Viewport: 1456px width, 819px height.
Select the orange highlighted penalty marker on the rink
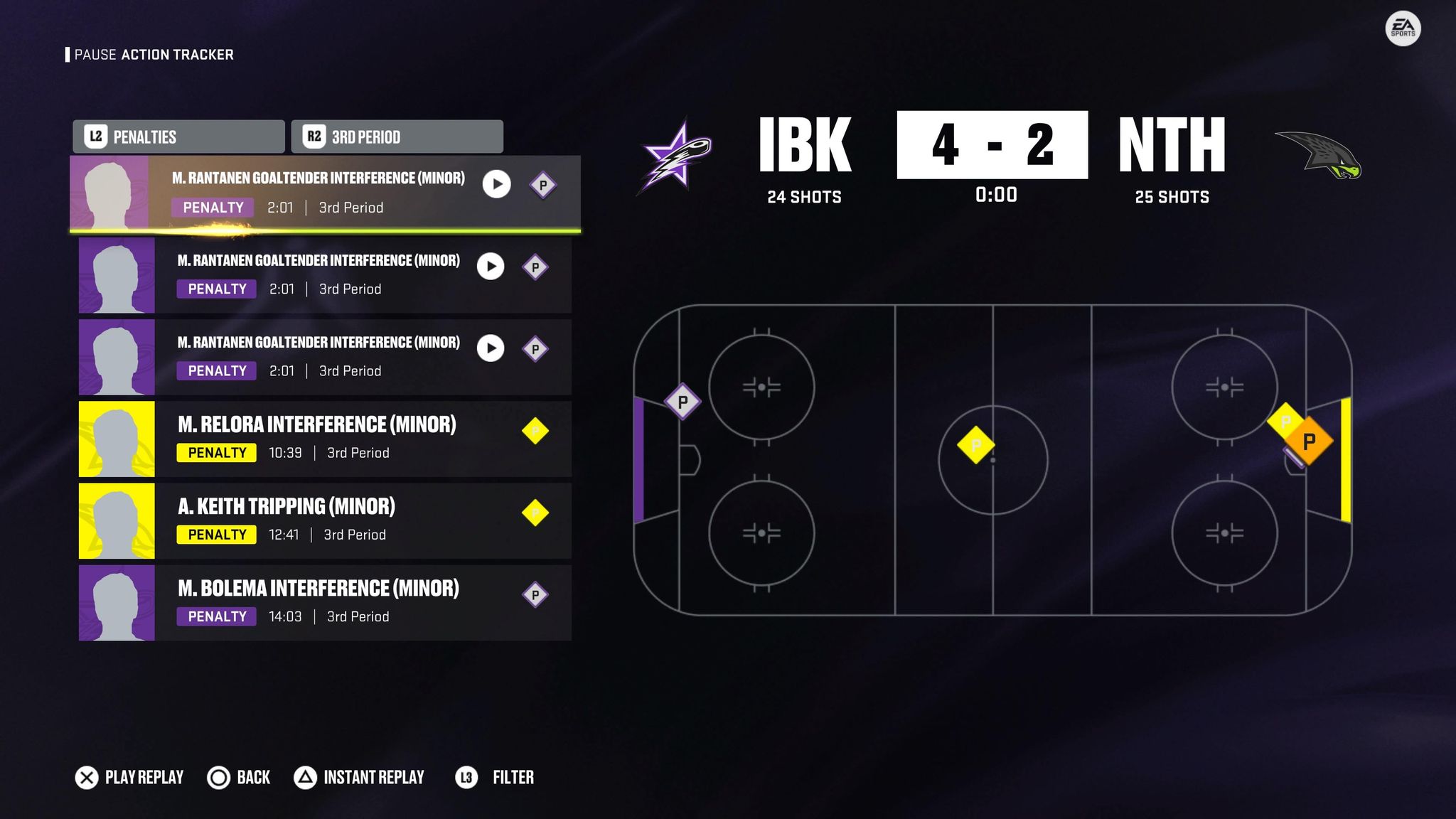coord(1309,441)
